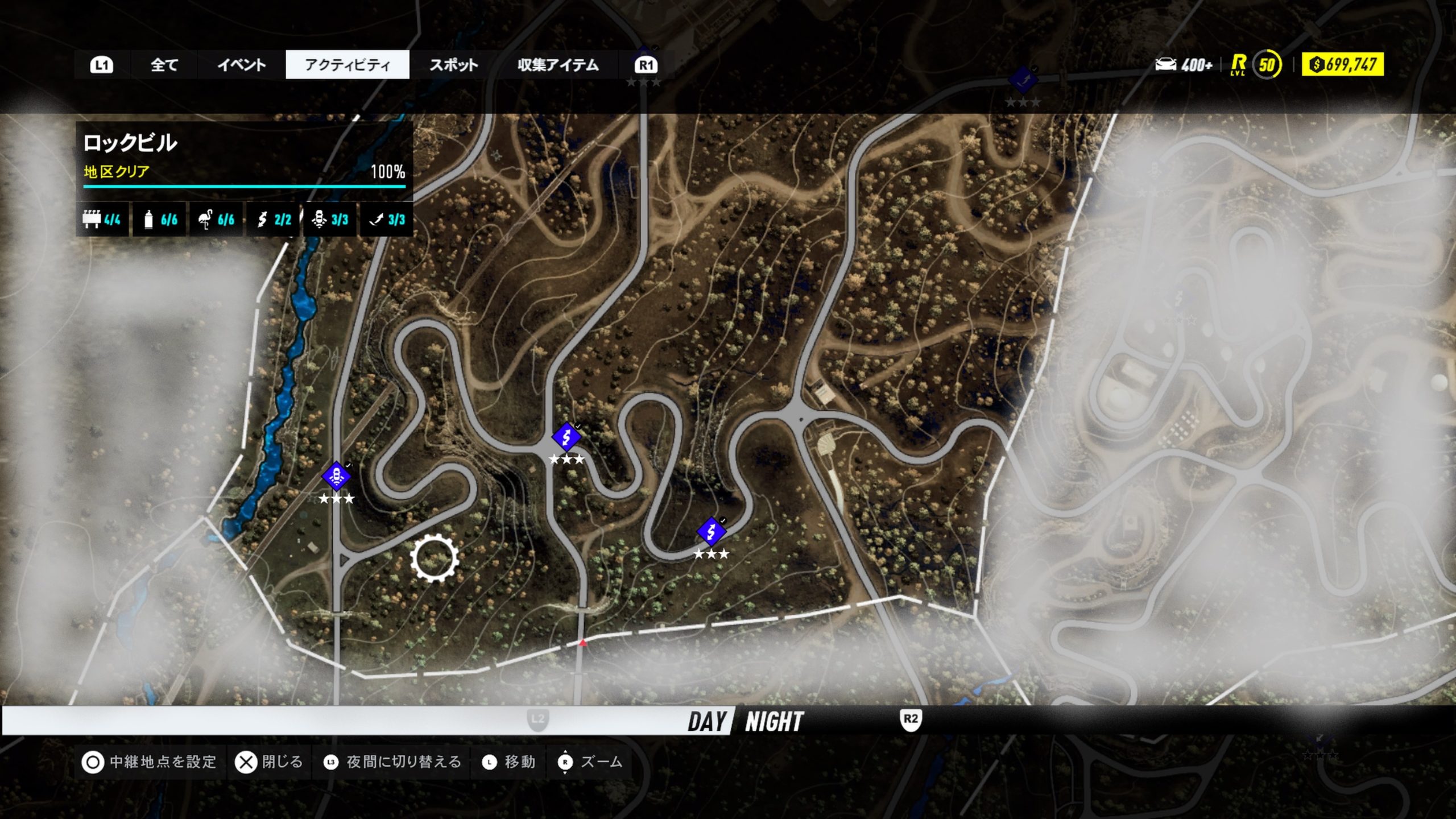Viewport: 1456px width, 819px height.
Task: Switch the map to NIGHT
Action: pos(774,721)
